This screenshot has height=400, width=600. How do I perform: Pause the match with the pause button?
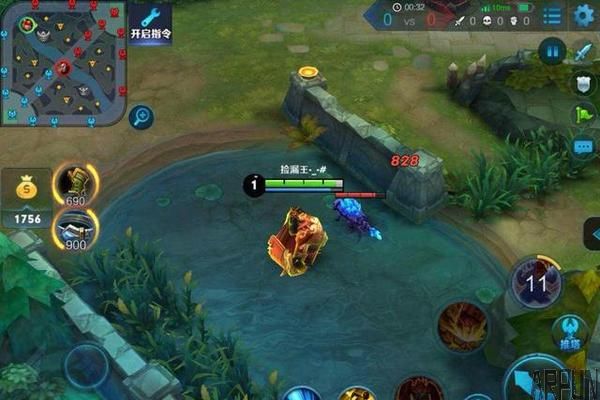pos(552,51)
